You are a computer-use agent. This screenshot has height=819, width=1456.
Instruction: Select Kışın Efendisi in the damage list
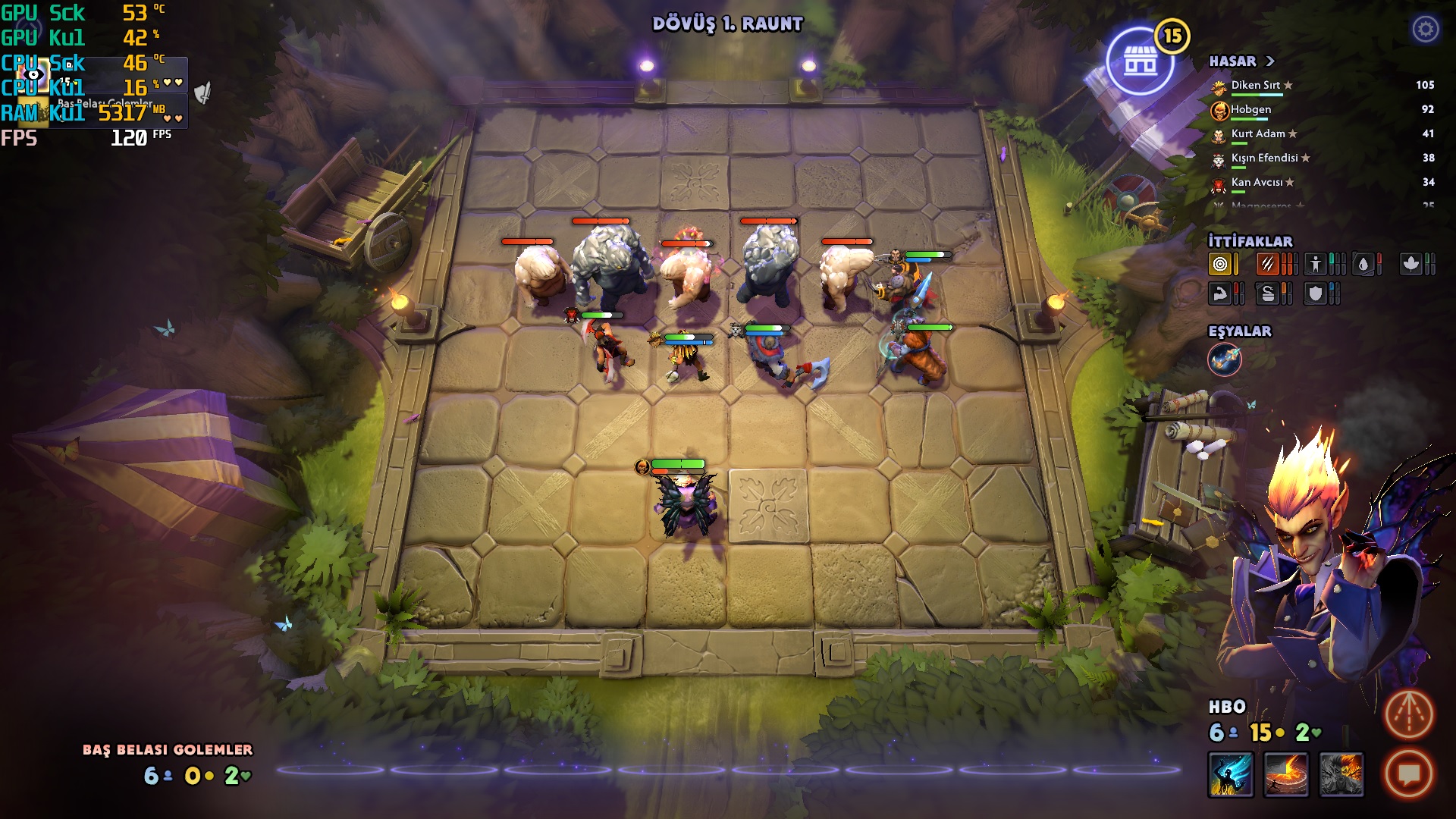click(x=1264, y=158)
